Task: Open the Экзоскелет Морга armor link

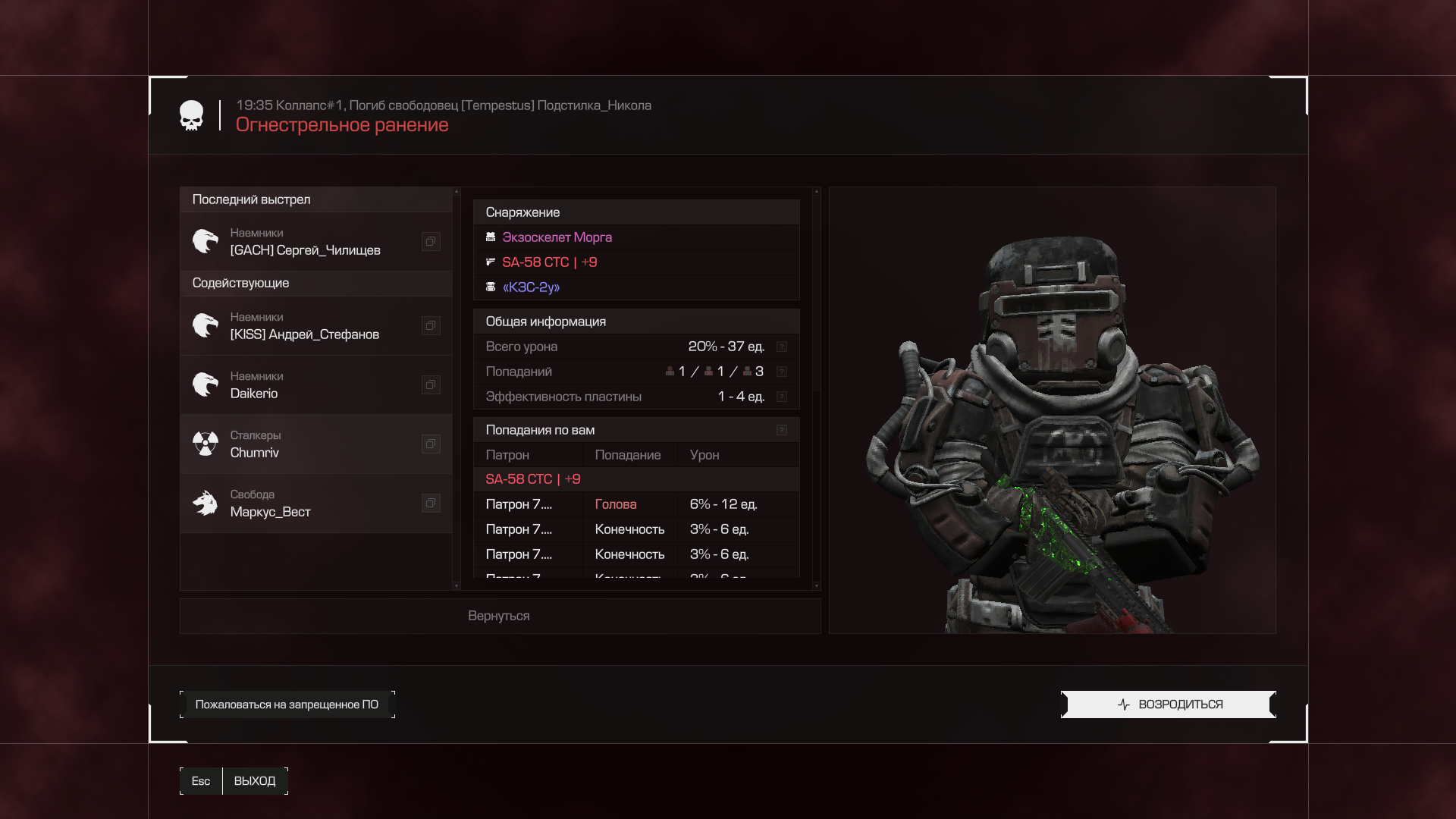Action: [x=557, y=237]
